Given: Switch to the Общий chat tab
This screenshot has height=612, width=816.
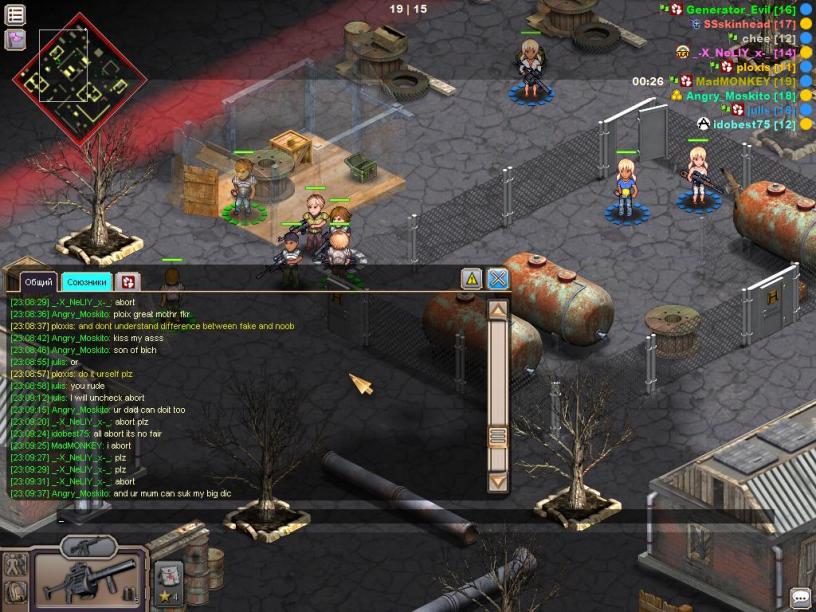Looking at the screenshot, I should point(39,282).
